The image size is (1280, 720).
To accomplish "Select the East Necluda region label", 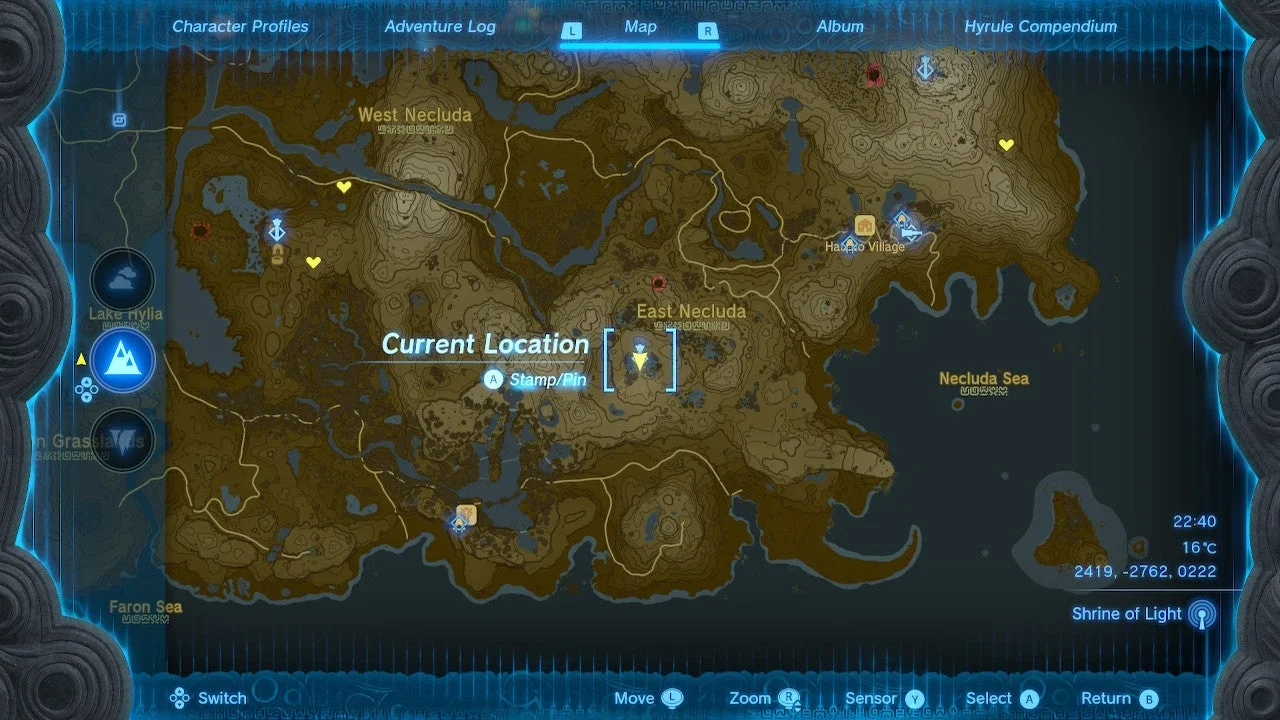I will pyautogui.click(x=691, y=312).
